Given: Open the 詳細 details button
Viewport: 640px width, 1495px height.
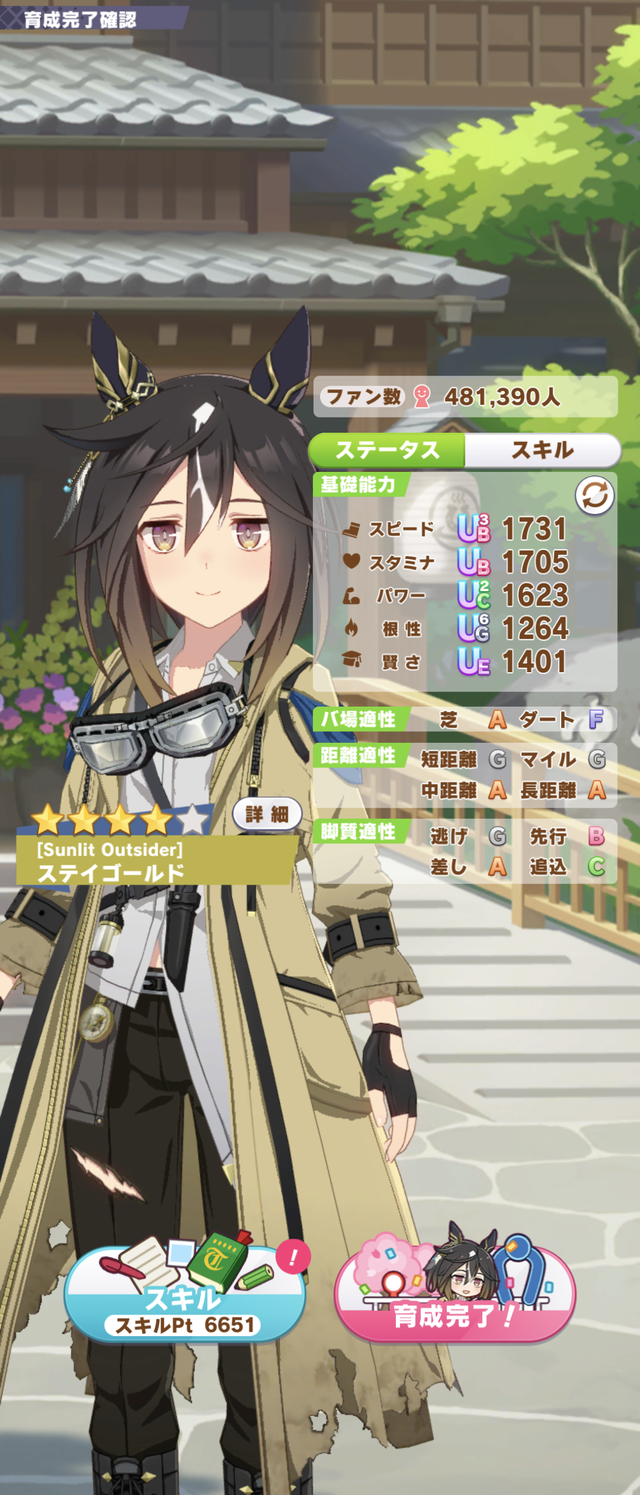Looking at the screenshot, I should tap(266, 814).
